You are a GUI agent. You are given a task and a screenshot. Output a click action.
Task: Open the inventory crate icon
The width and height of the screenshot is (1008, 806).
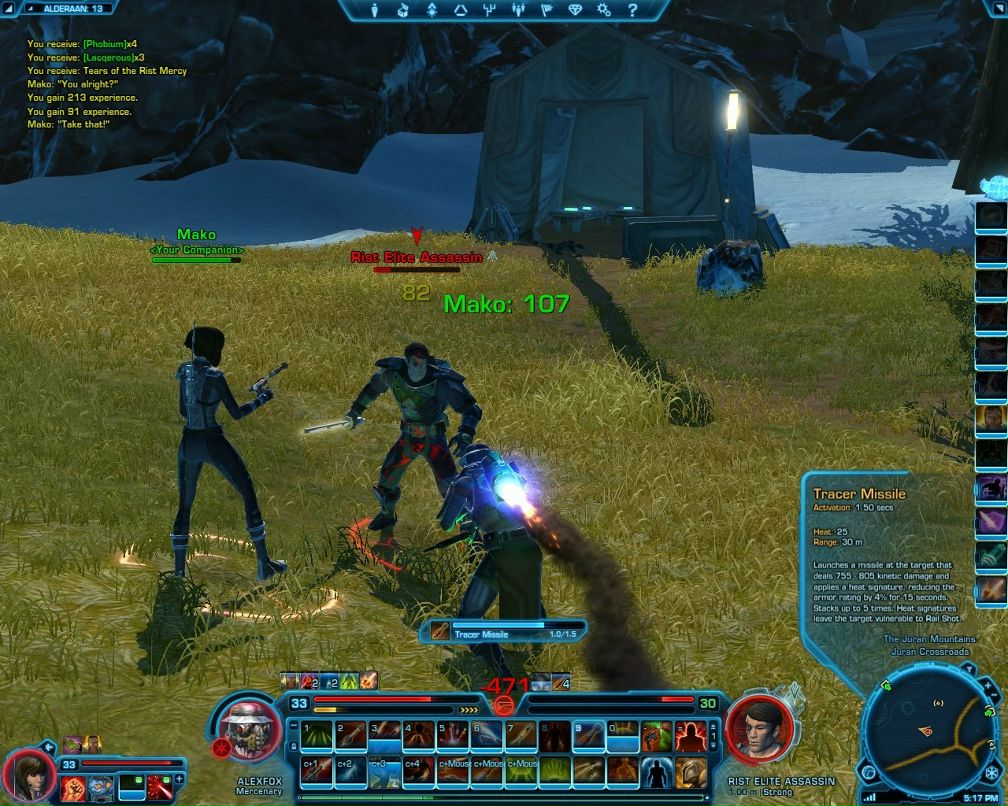(x=403, y=10)
